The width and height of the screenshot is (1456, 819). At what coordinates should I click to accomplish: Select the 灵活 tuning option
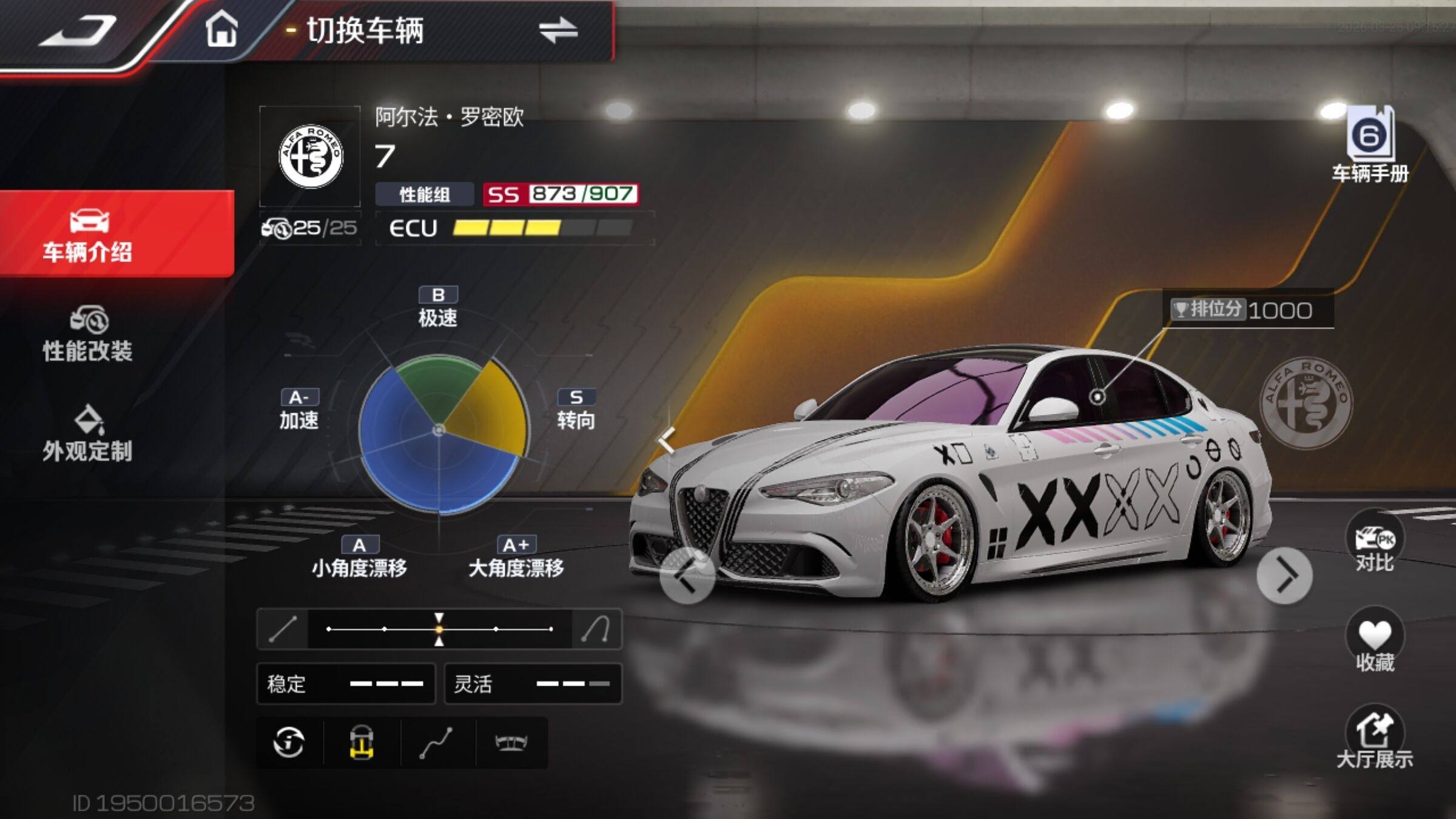tap(533, 684)
